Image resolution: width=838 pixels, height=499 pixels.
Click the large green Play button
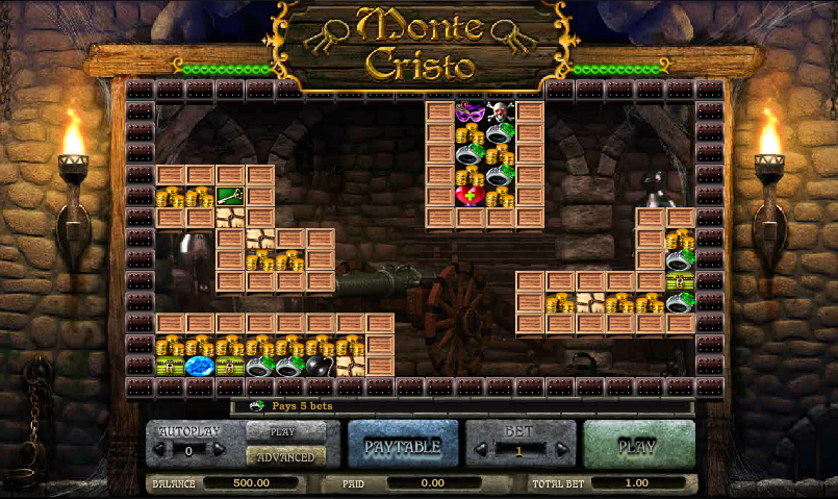[638, 446]
